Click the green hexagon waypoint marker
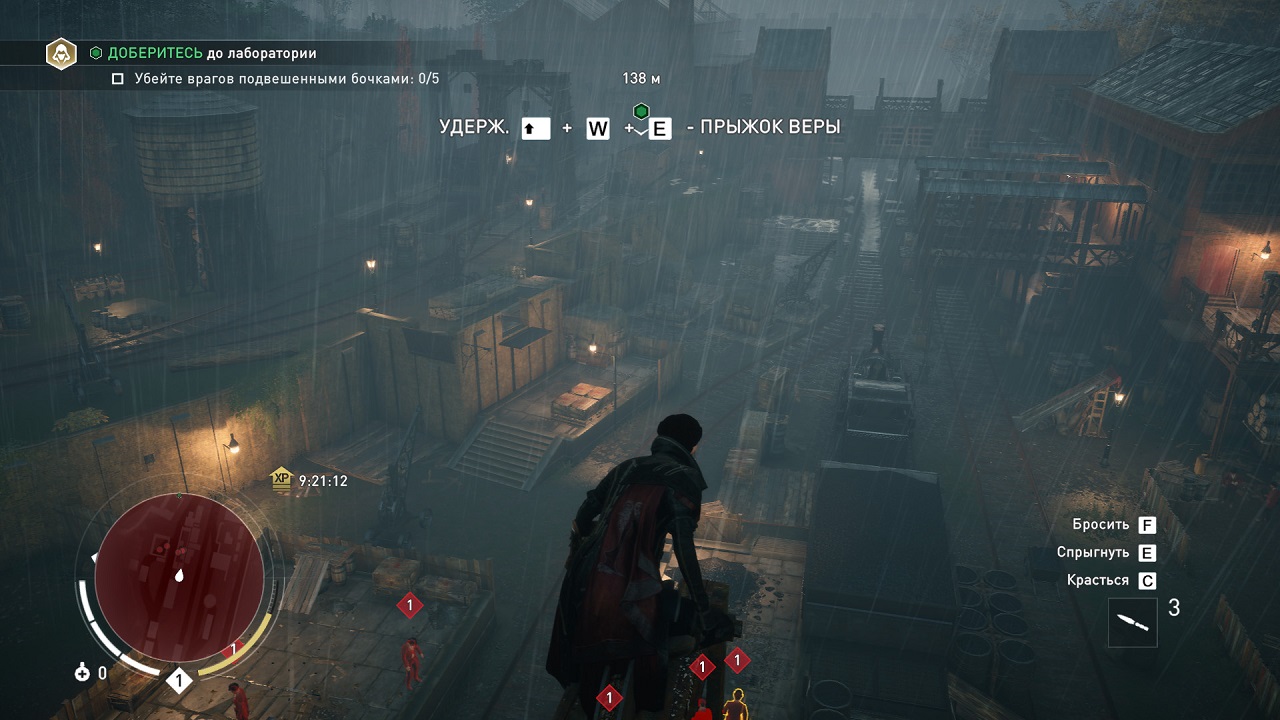Image resolution: width=1280 pixels, height=720 pixels. [641, 111]
